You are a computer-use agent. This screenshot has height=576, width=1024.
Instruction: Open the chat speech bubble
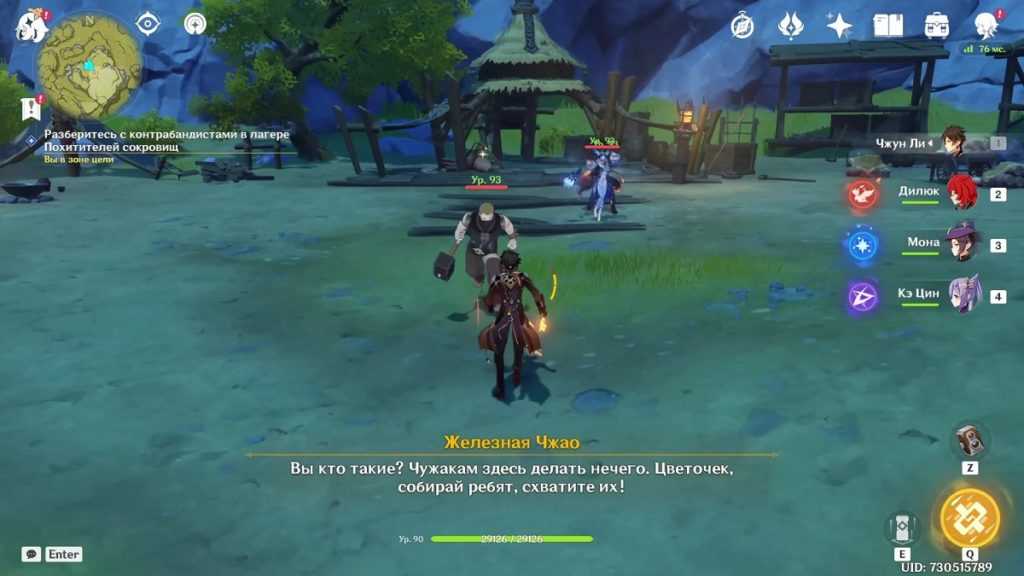pyautogui.click(x=32, y=554)
